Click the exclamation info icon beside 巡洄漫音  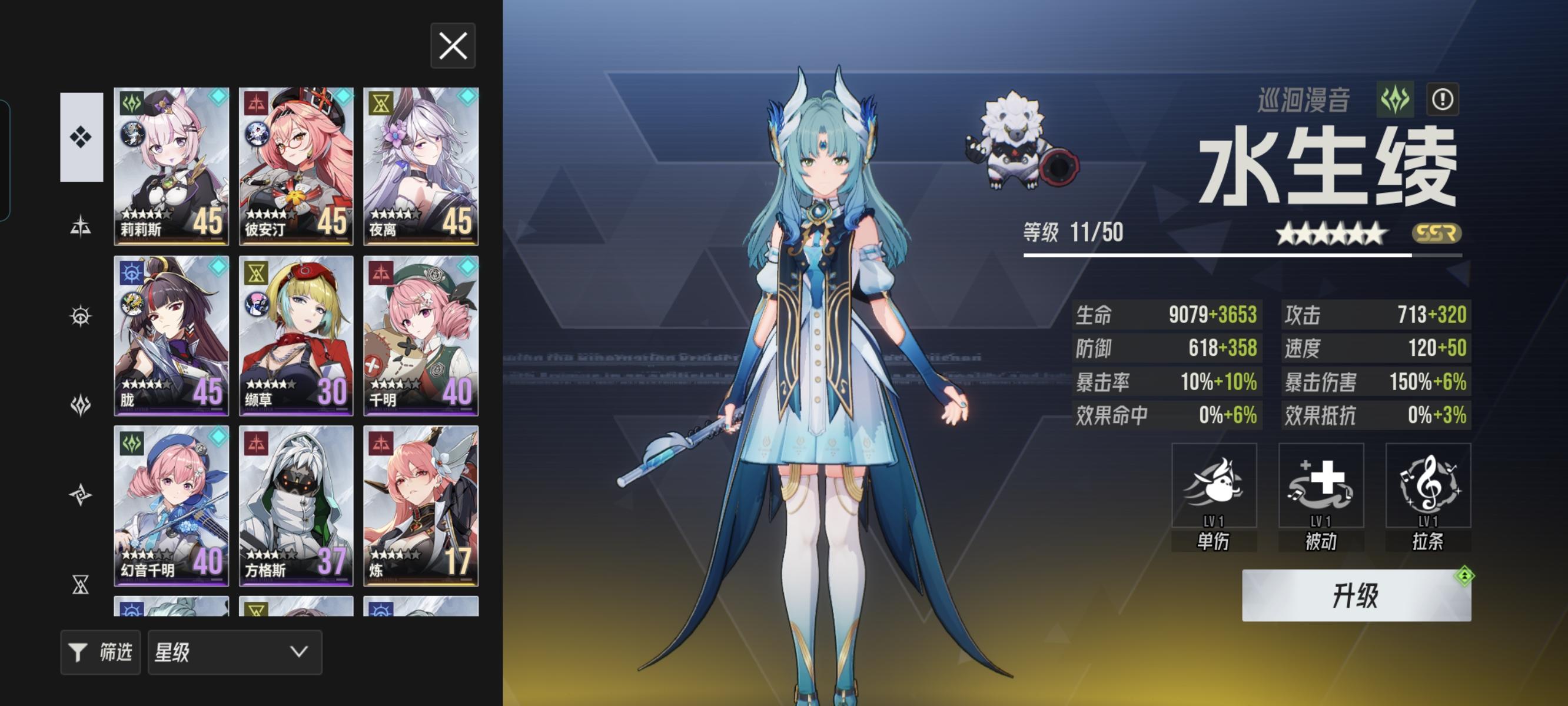tap(1444, 100)
